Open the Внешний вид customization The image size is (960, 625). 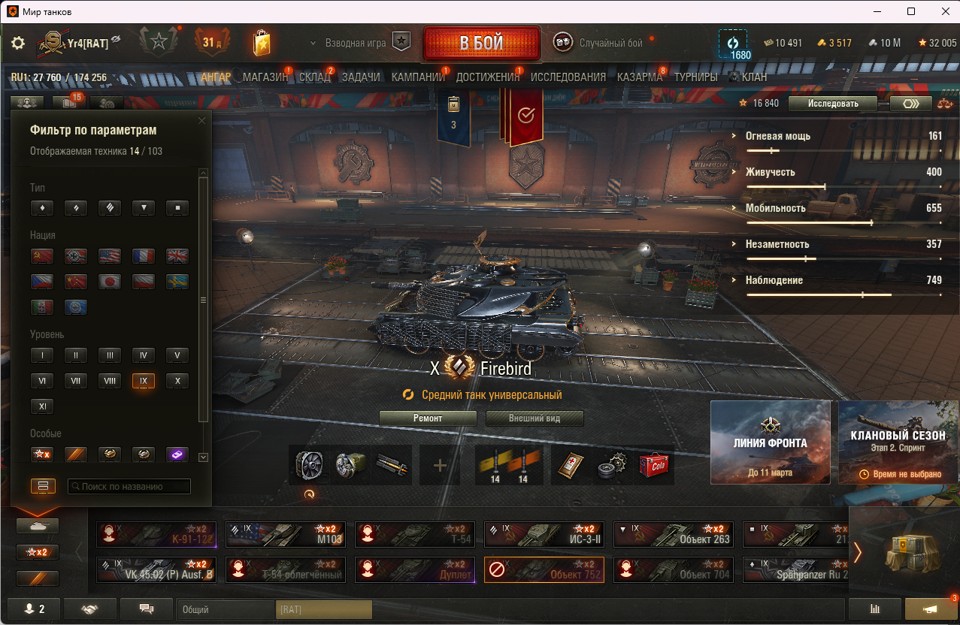click(x=534, y=418)
